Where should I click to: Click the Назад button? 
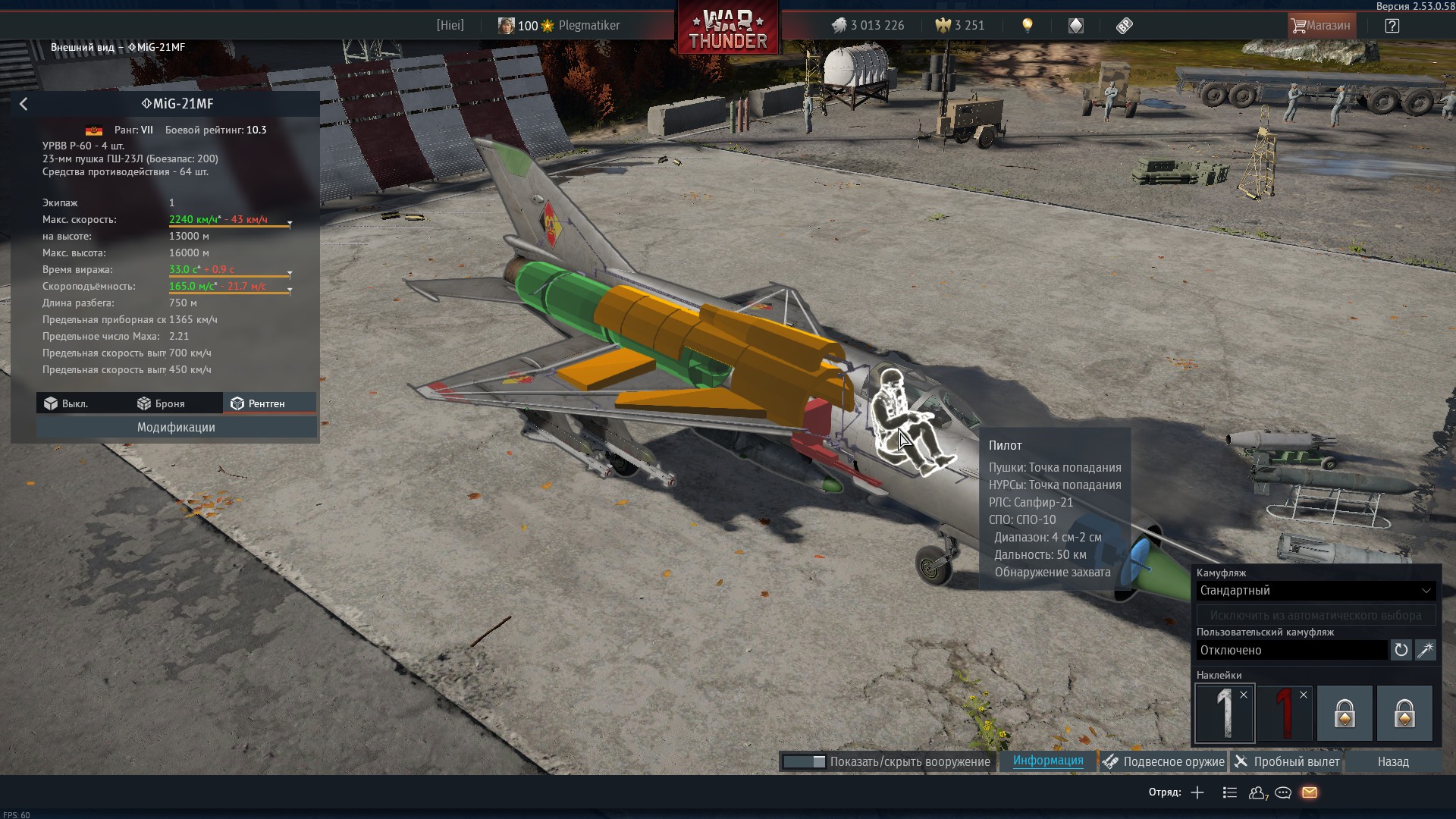tap(1393, 761)
